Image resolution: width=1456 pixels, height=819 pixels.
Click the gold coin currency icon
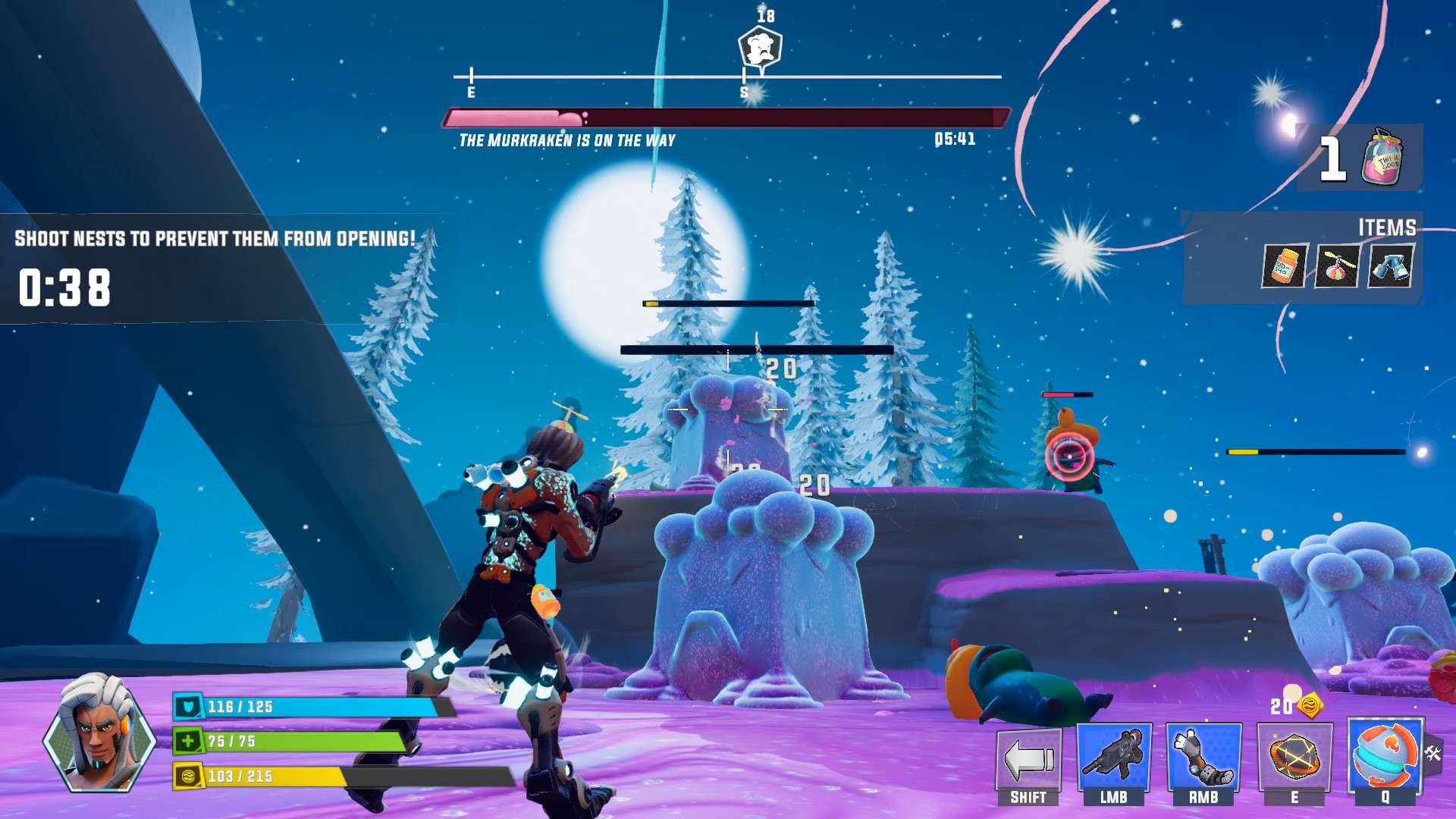coord(1310,706)
